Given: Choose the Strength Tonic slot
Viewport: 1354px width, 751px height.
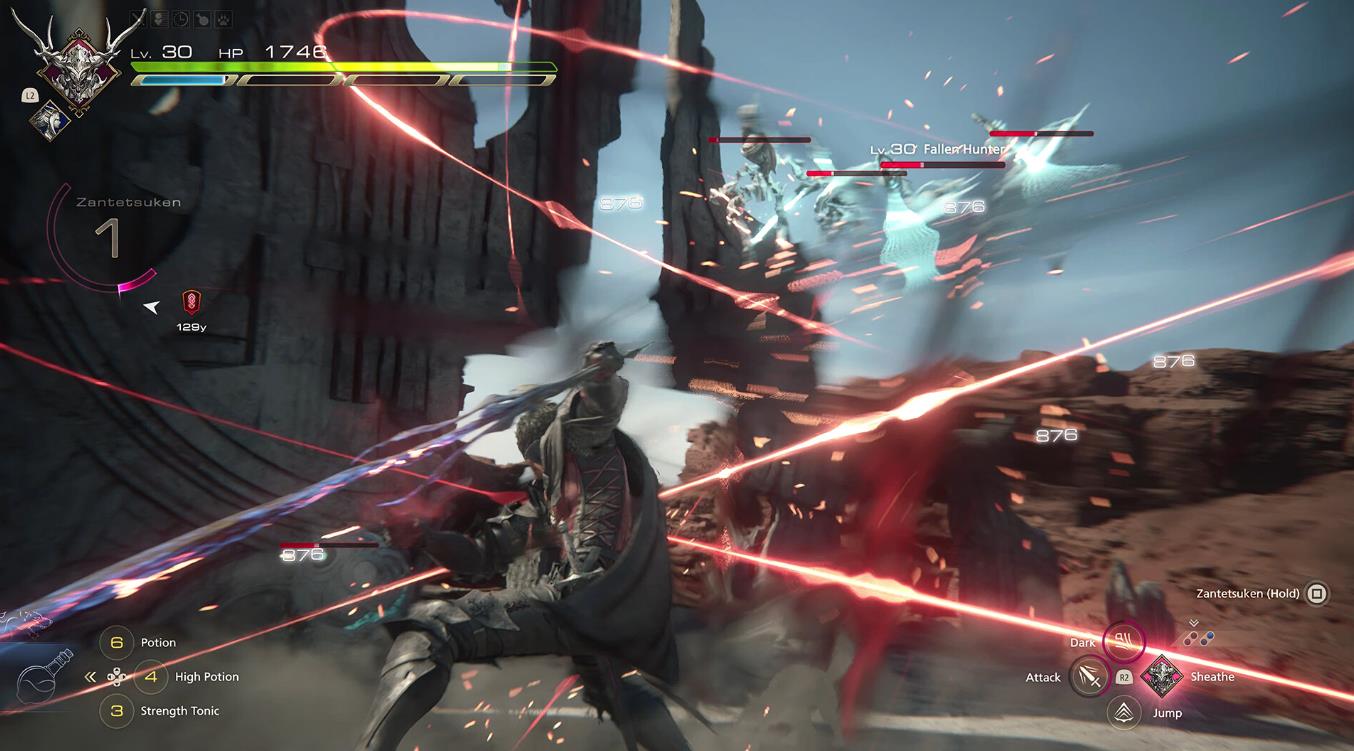Looking at the screenshot, I should [118, 711].
